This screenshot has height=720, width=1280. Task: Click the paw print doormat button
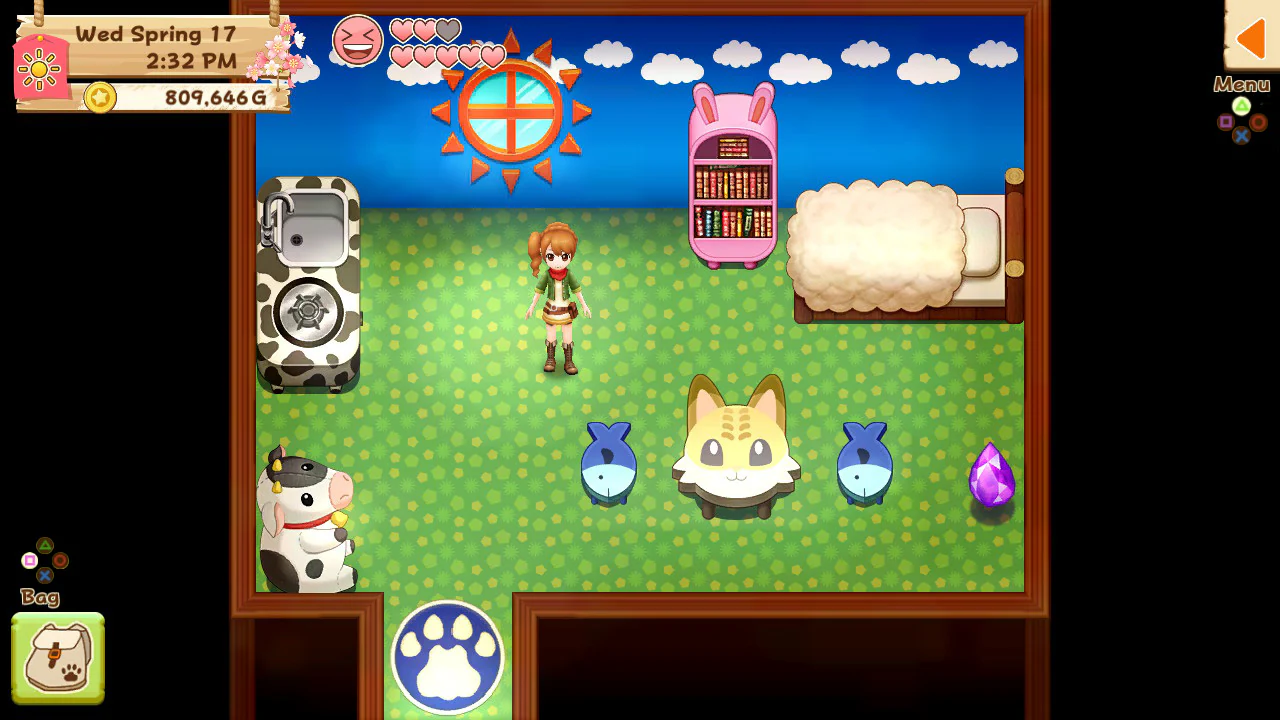tap(447, 655)
